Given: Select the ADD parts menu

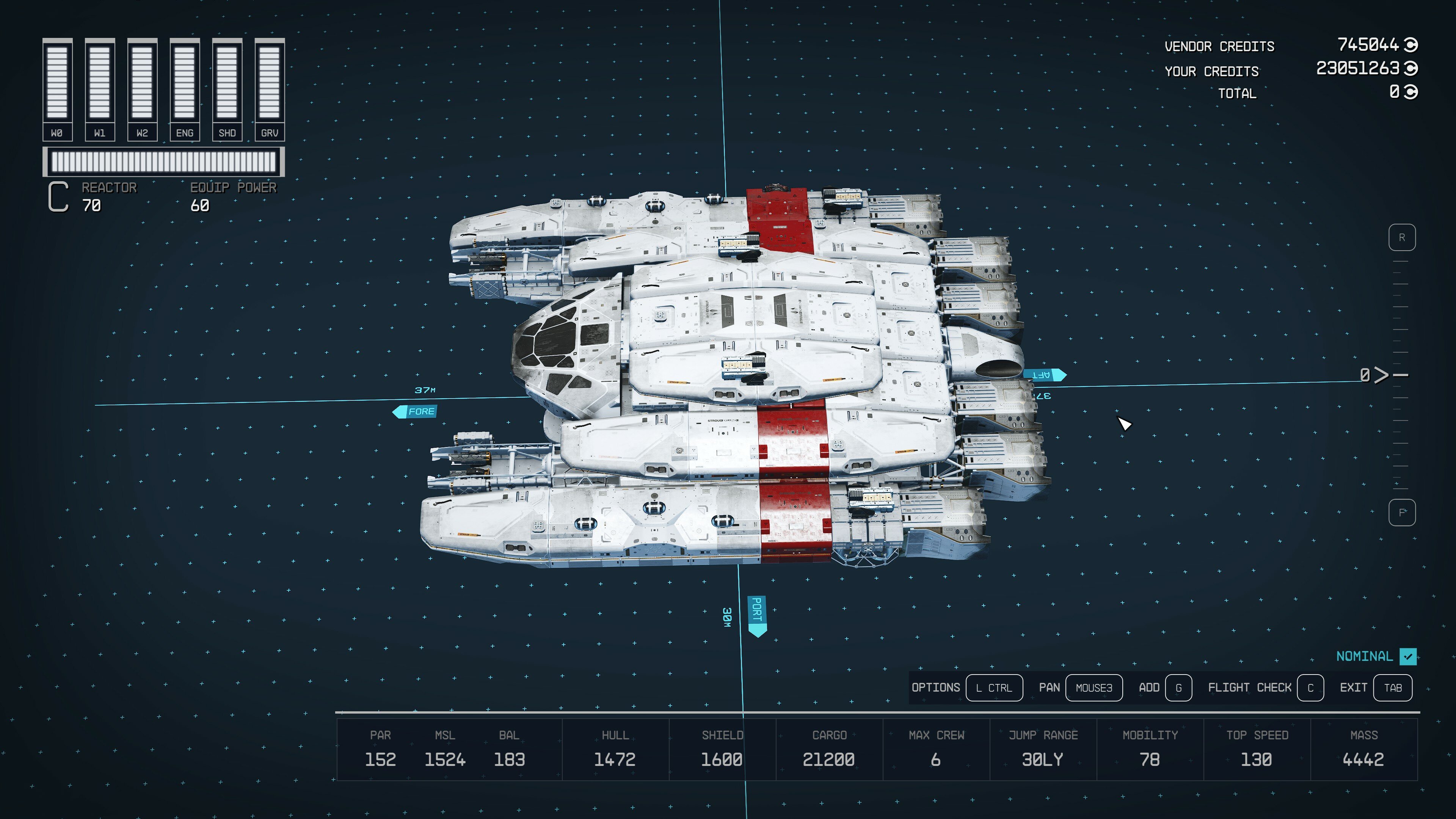Looking at the screenshot, I should pos(1150,687).
